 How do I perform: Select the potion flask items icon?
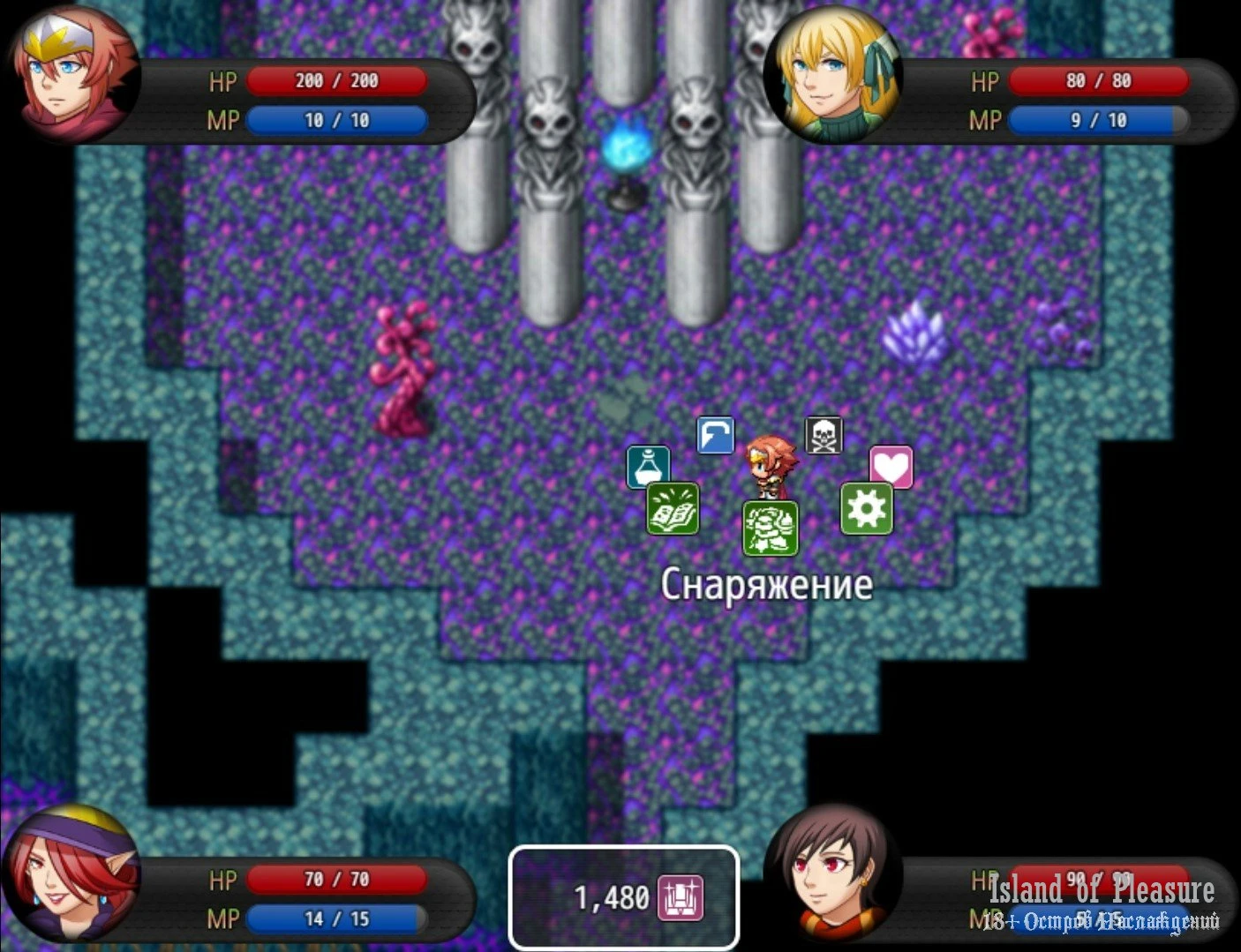point(648,467)
